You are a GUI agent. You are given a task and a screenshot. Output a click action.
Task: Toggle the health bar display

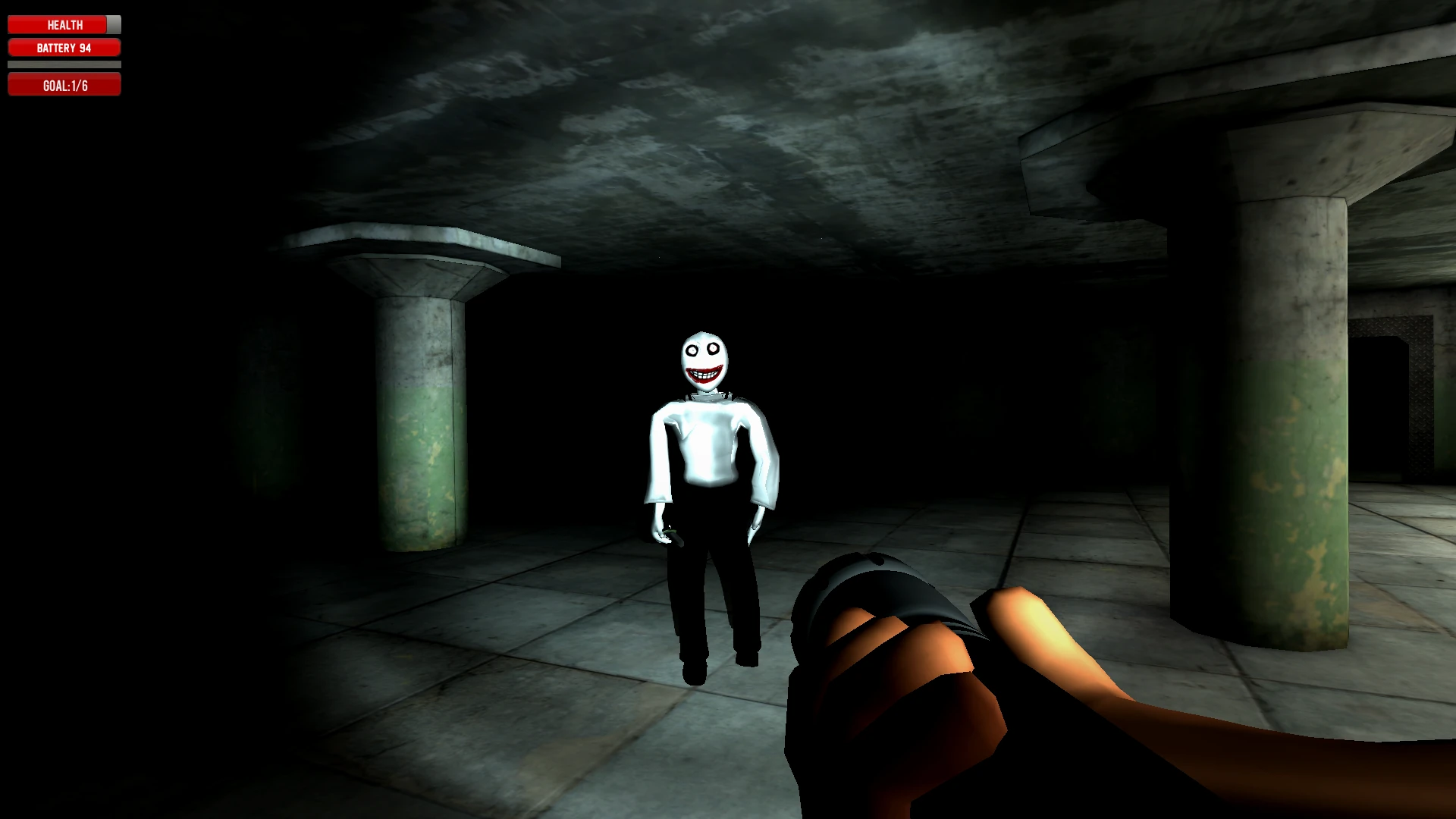(64, 24)
